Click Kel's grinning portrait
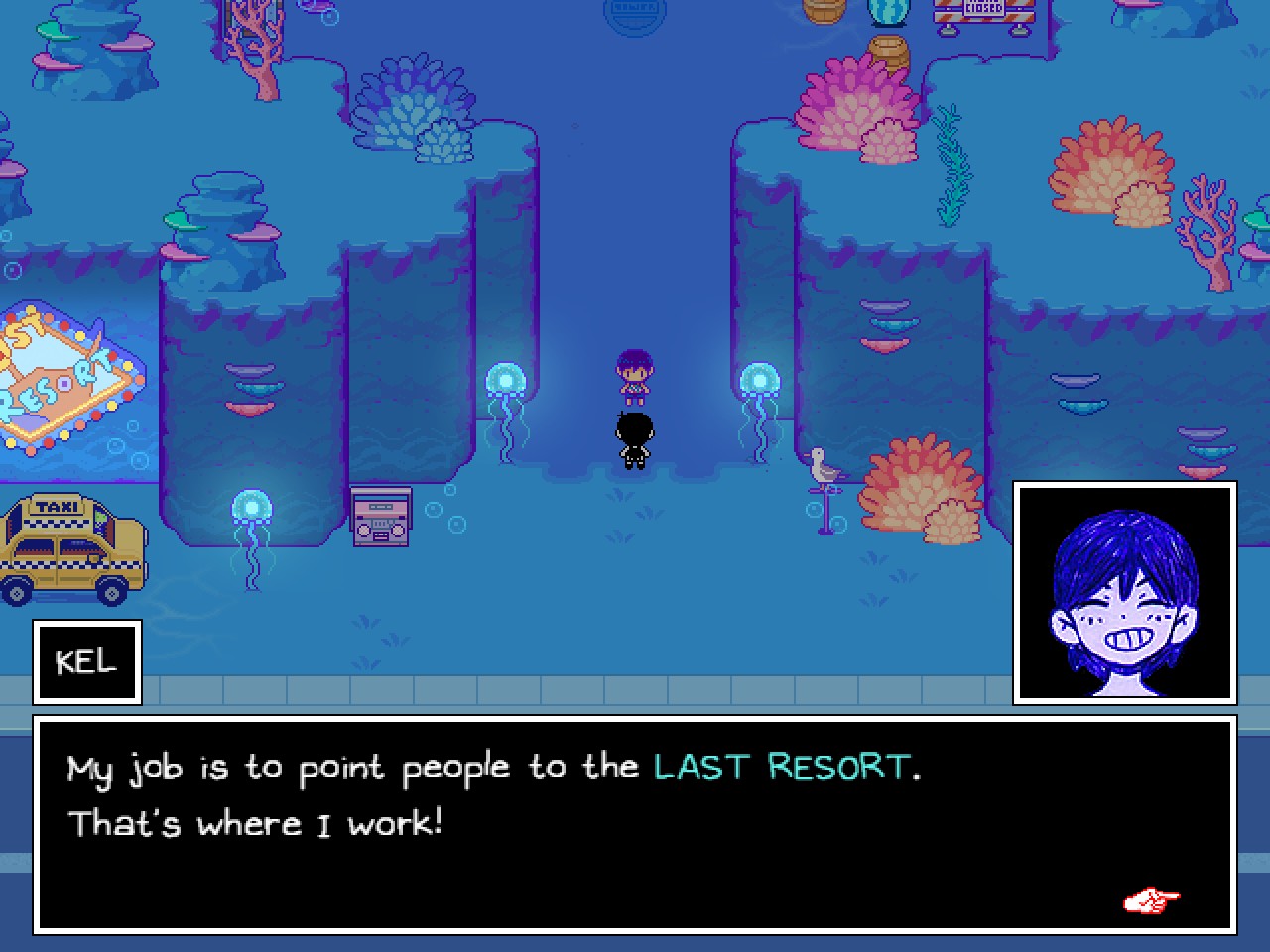This screenshot has width=1270, height=952. coord(1124,592)
